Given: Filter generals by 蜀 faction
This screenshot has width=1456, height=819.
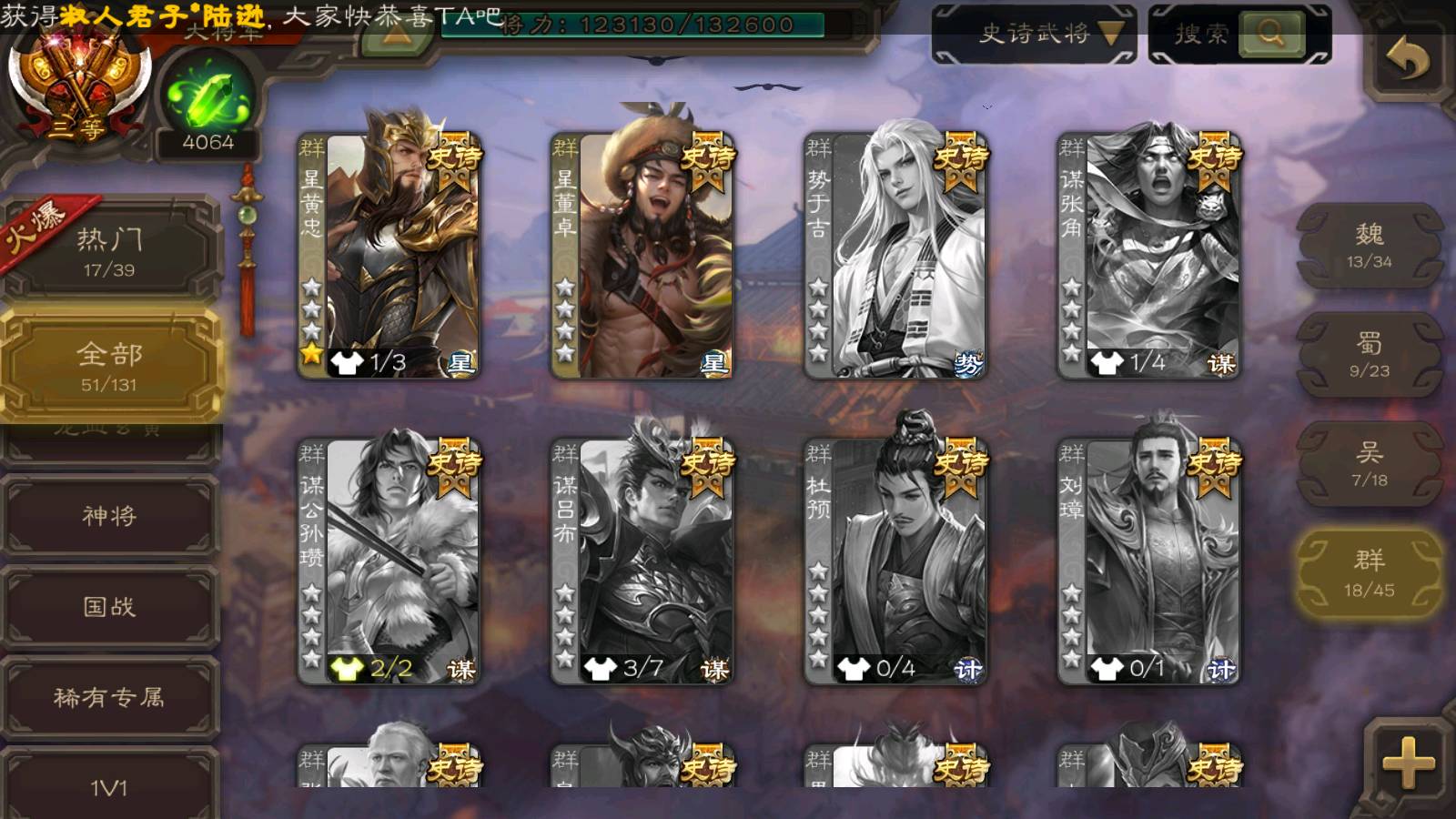Looking at the screenshot, I should coord(1369,355).
